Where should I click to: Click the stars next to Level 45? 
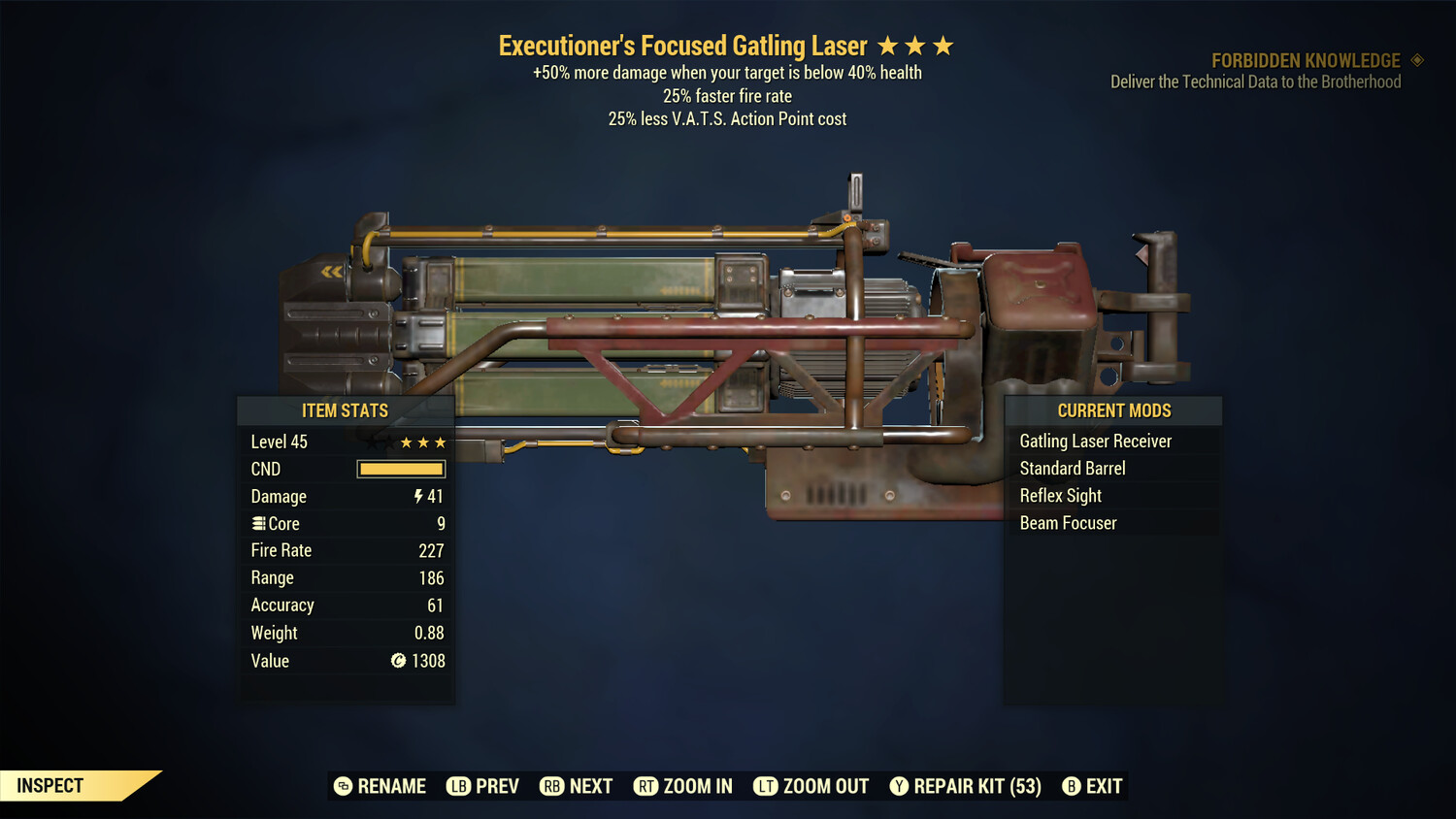(x=422, y=442)
